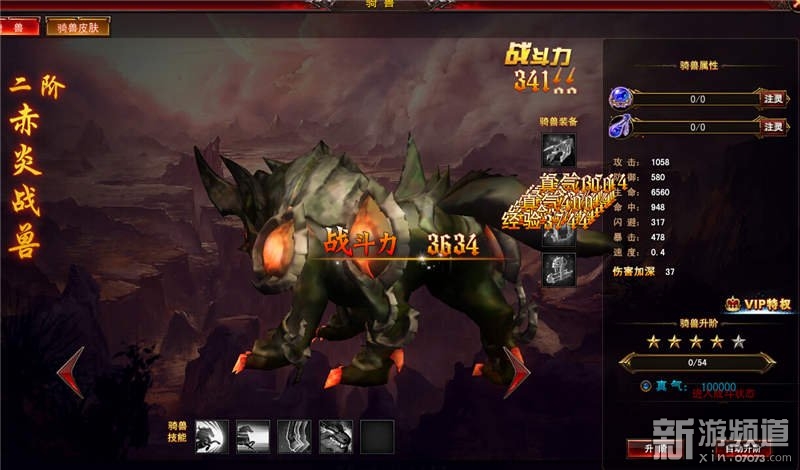Screen dimensions: 800x470
Task: Show the next mount with the right arrow
Action: point(517,371)
